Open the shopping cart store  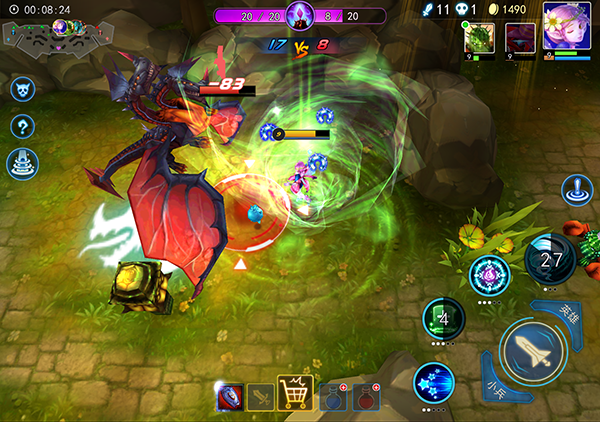click(295, 394)
